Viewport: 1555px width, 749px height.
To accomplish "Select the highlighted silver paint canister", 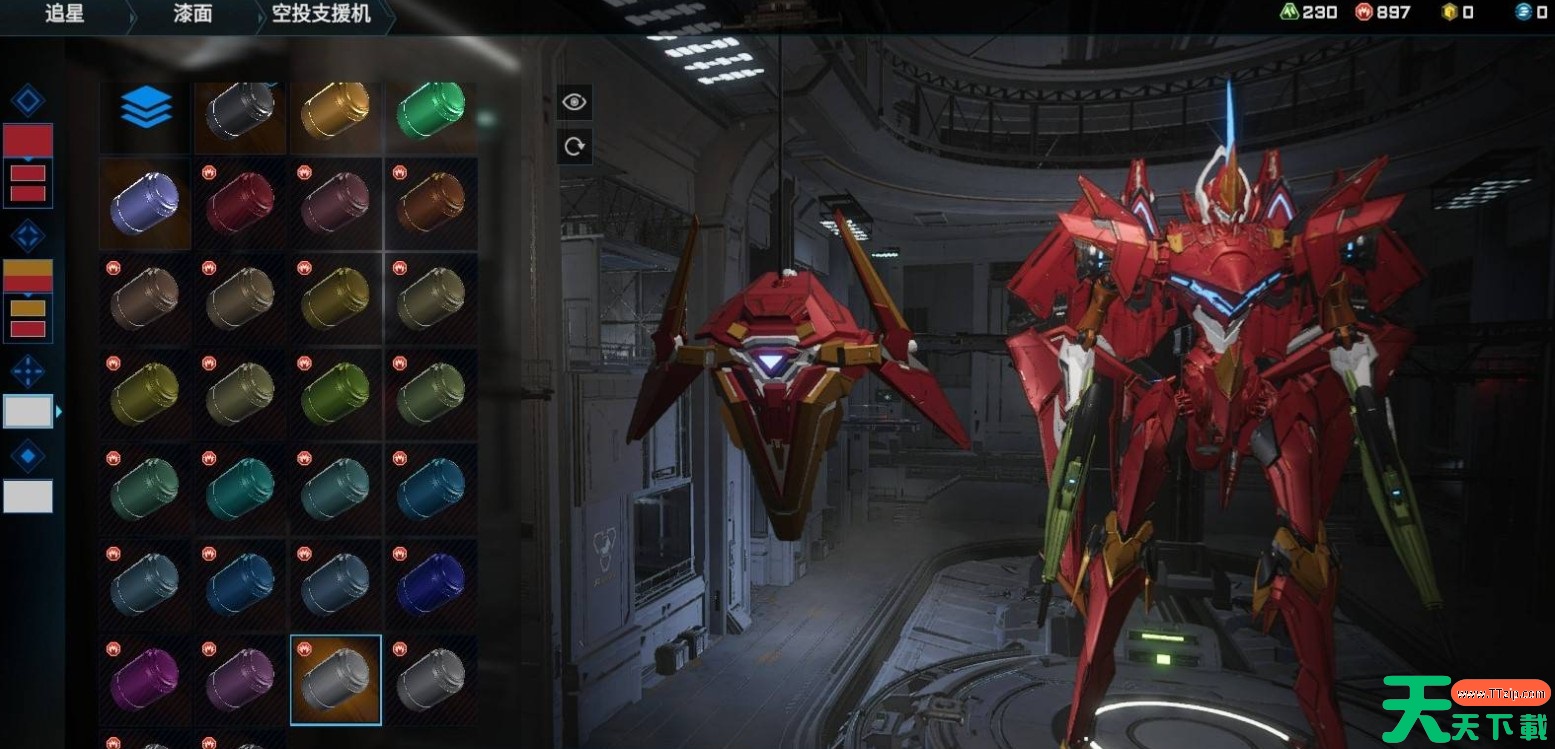I will pos(336,680).
